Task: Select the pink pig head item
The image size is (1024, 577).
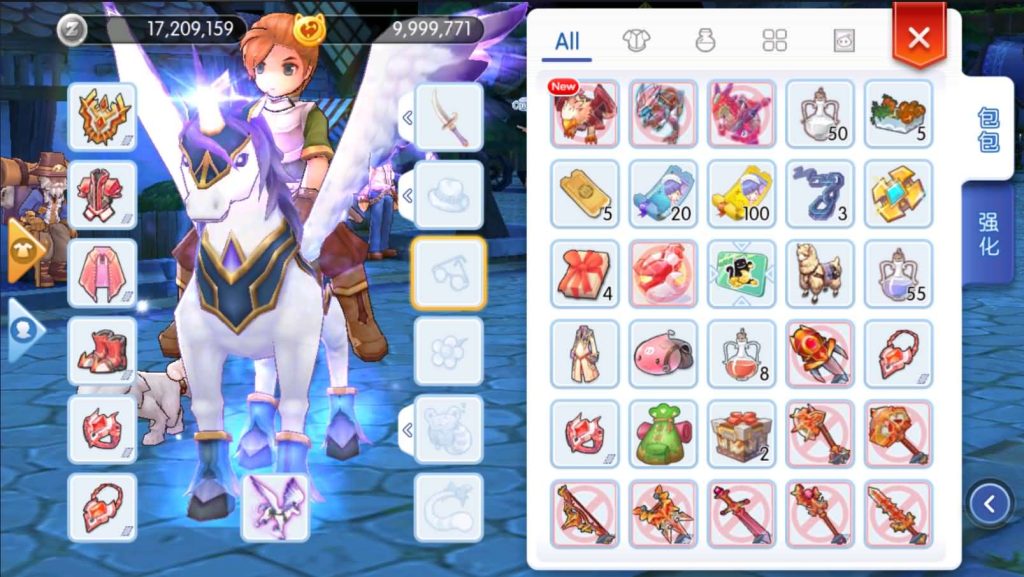Action: pos(663,354)
